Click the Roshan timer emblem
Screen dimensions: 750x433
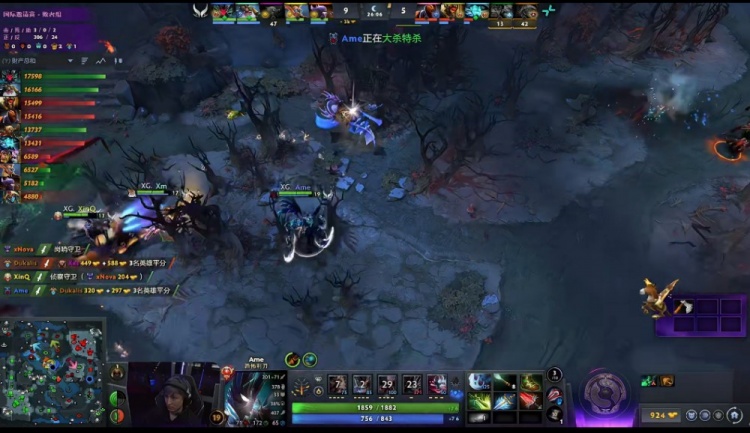[607, 386]
